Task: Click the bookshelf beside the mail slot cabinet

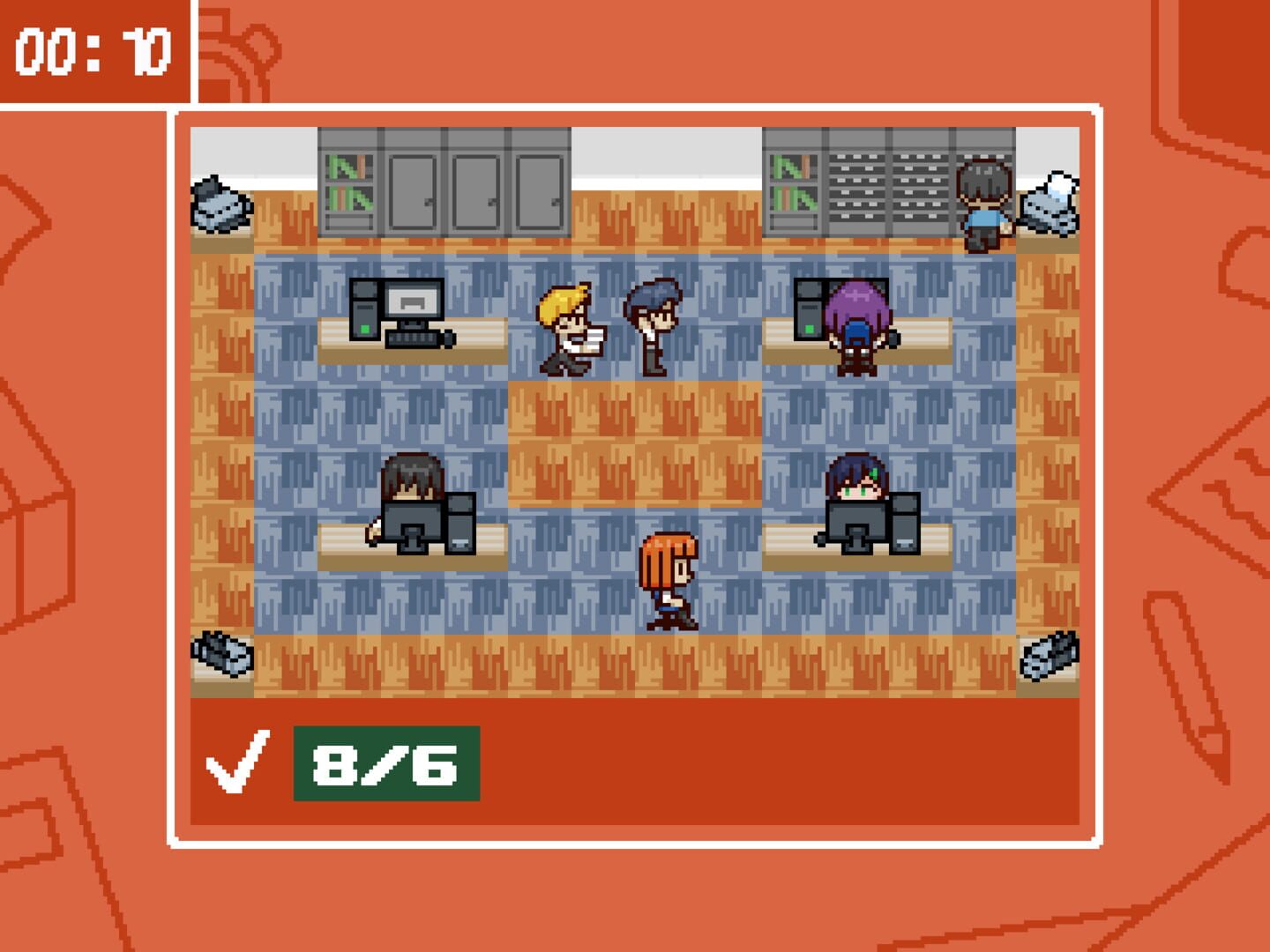Action: click(x=792, y=185)
